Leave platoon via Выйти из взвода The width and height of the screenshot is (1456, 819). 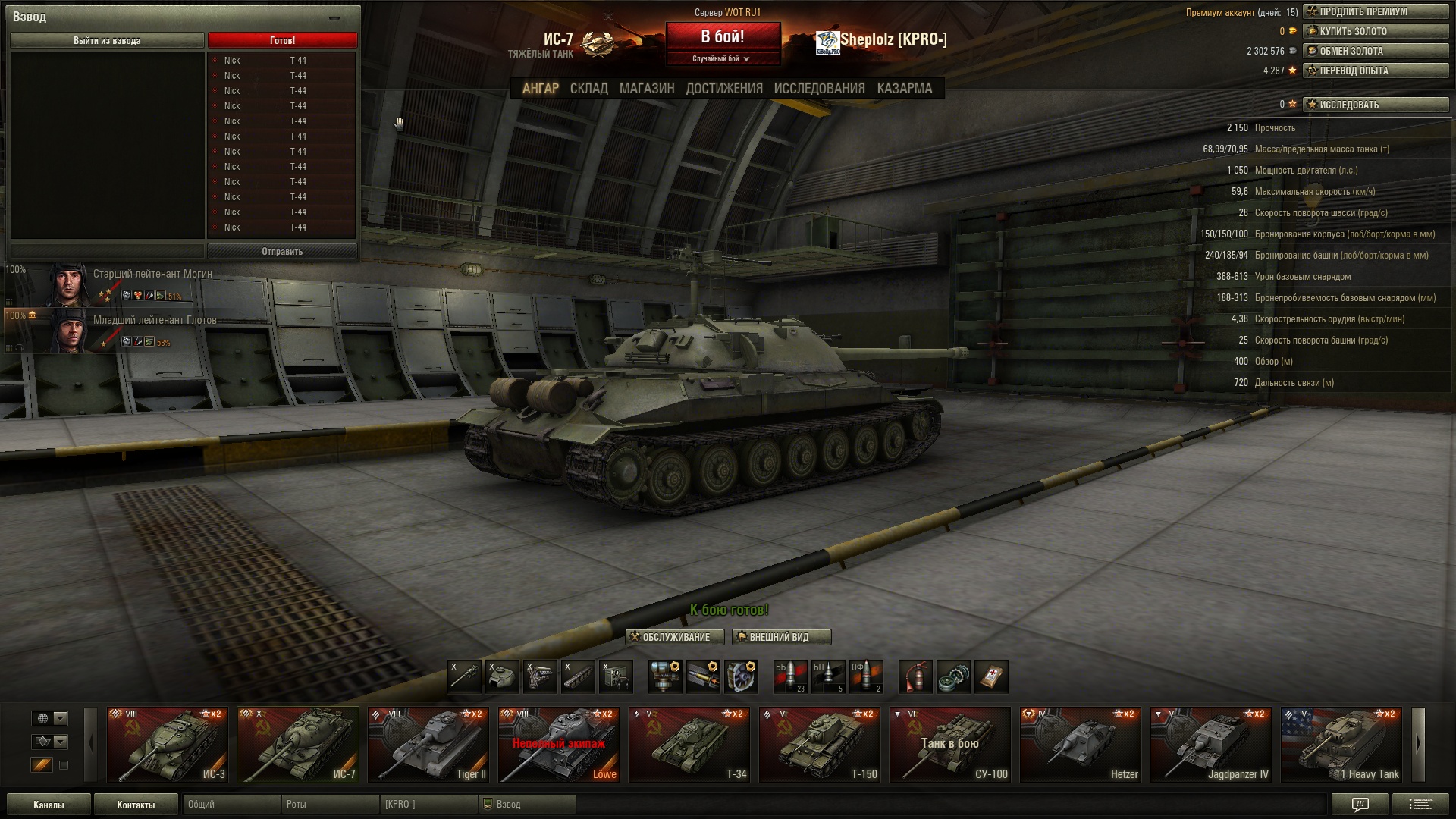click(107, 40)
